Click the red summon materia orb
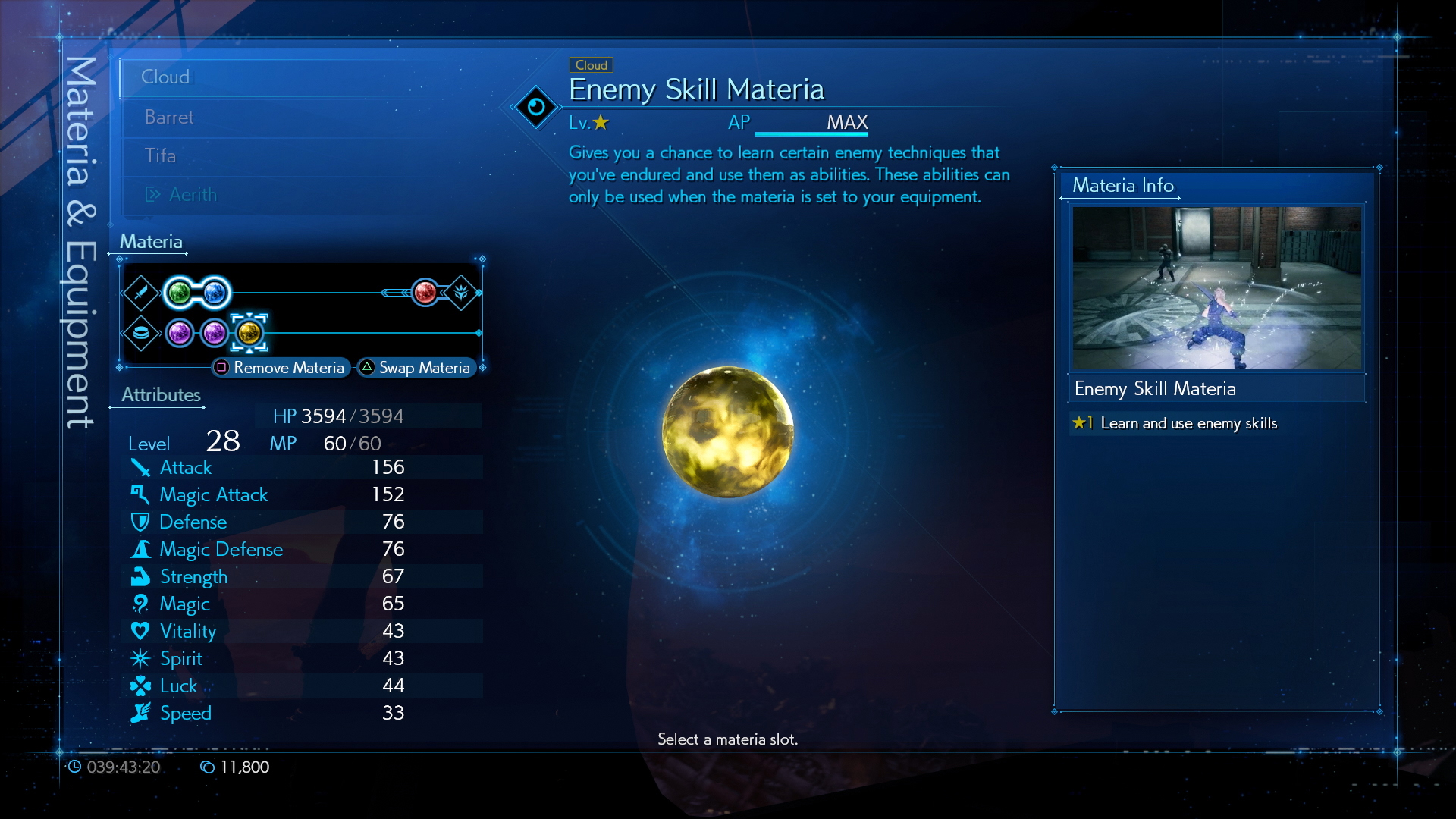1456x819 pixels. (x=425, y=292)
